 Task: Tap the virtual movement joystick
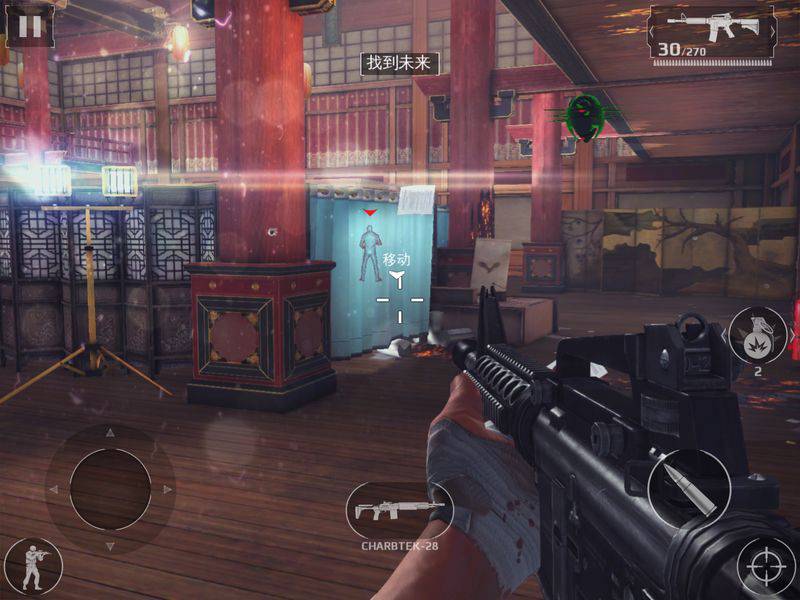coord(110,489)
